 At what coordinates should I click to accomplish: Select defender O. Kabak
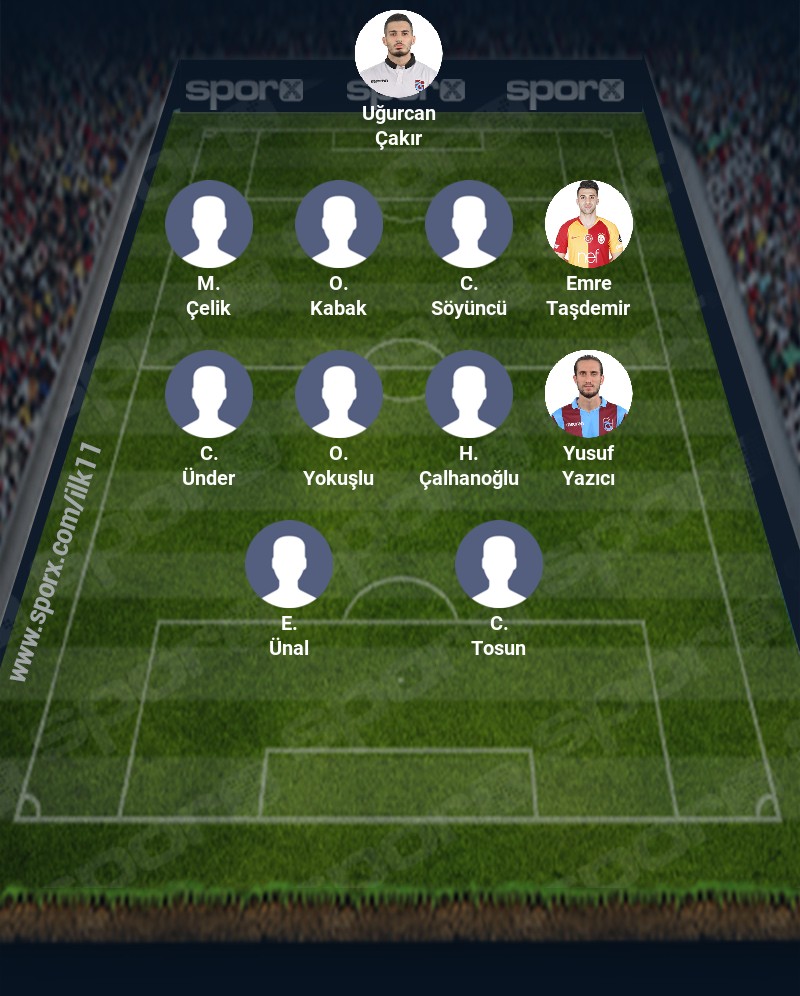338,224
